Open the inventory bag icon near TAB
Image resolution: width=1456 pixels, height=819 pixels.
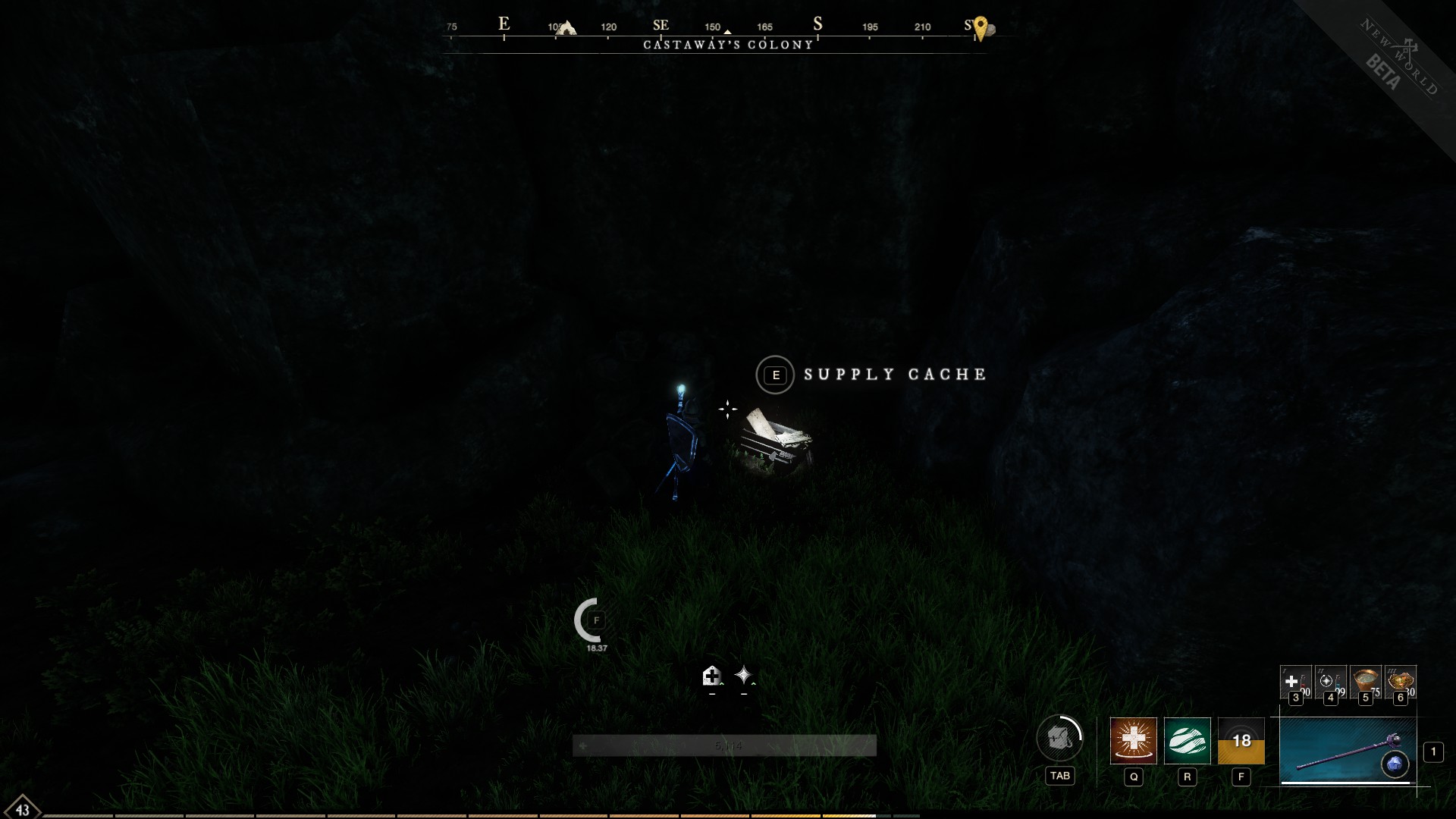click(x=1060, y=739)
